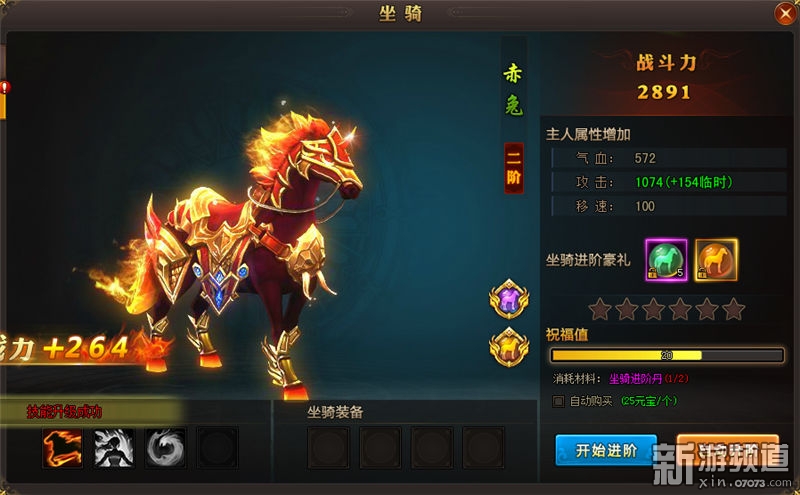Click the orange button beside 开始进阶
Image resolution: width=800 pixels, height=495 pixels.
tap(727, 449)
